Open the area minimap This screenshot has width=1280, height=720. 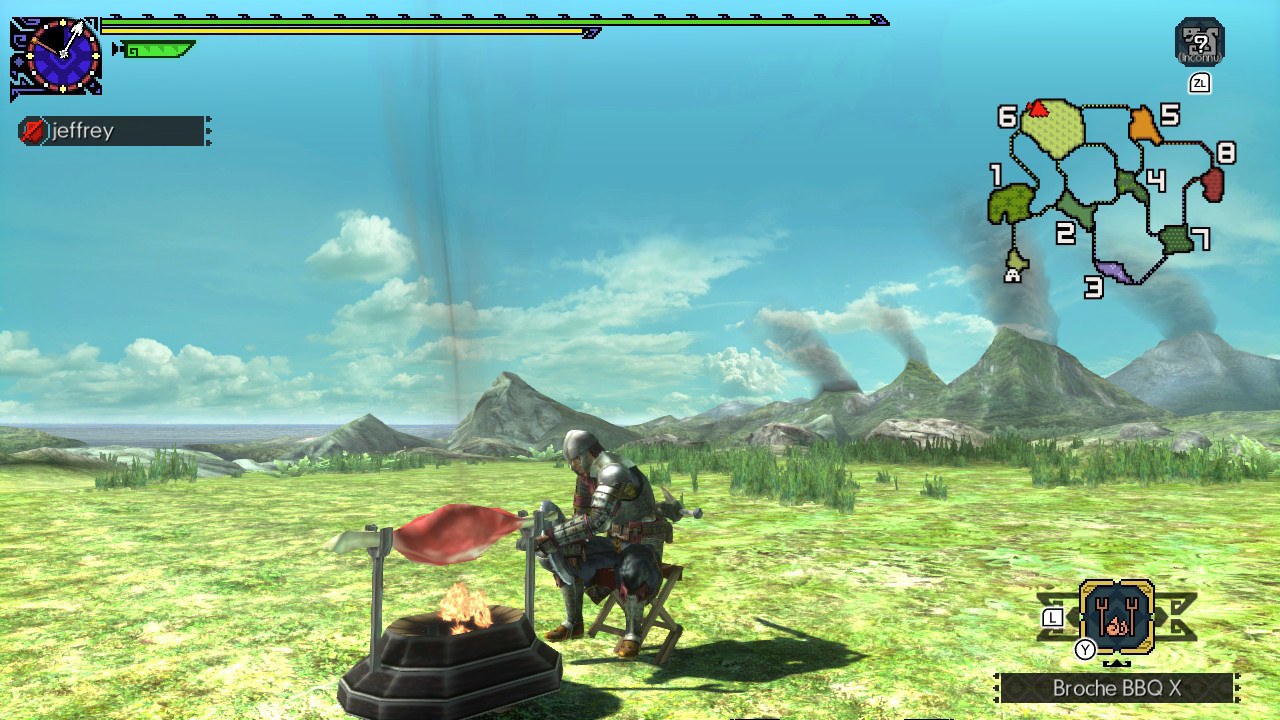tap(1110, 190)
